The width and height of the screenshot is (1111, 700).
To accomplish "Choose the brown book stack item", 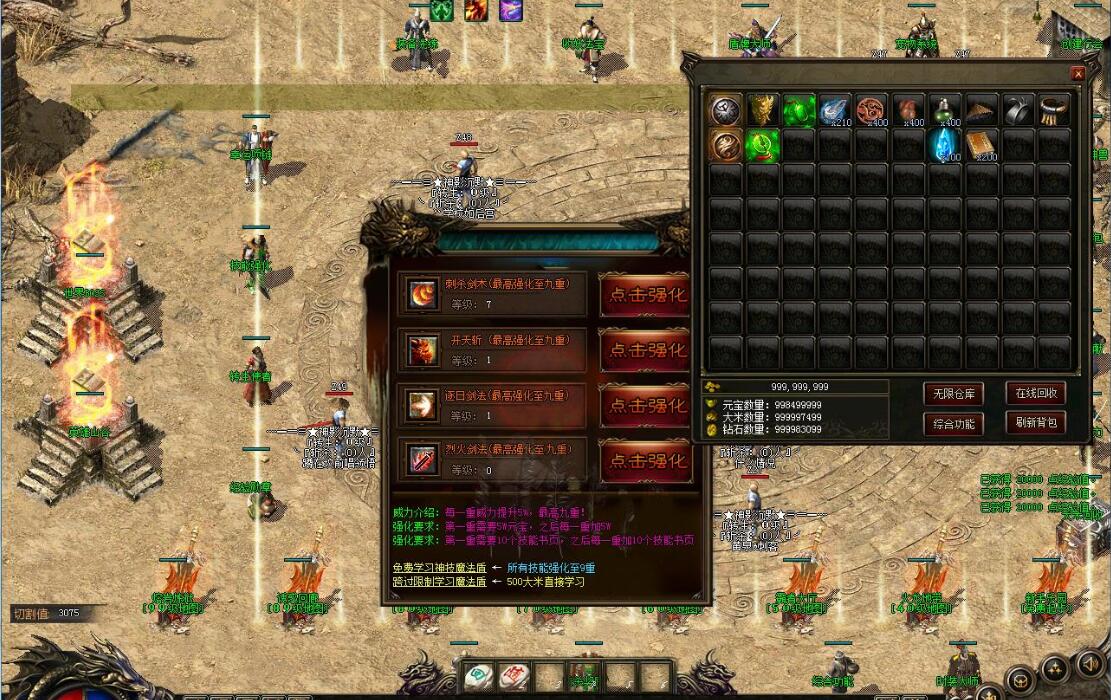I will pos(982,145).
